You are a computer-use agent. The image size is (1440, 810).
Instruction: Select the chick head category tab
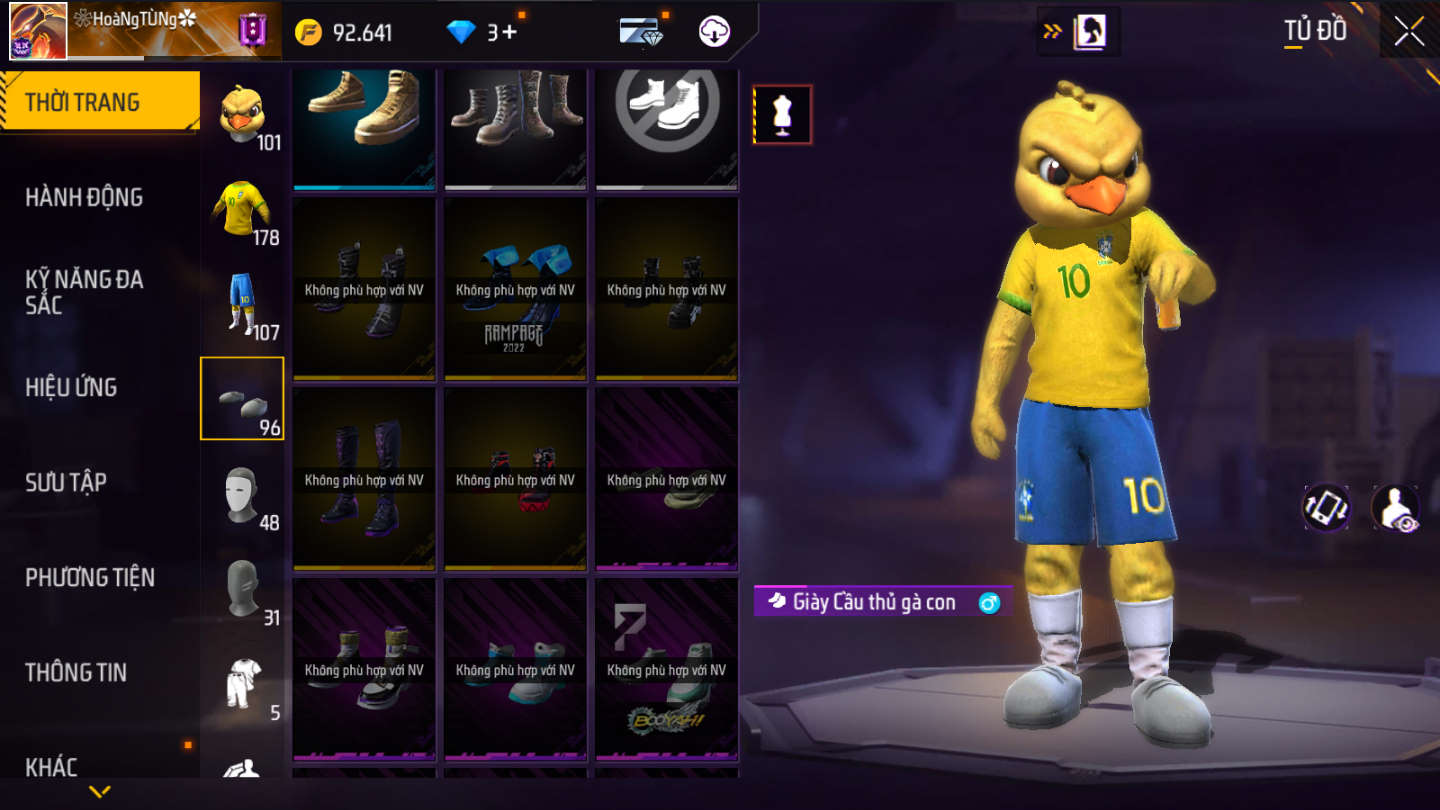242,115
